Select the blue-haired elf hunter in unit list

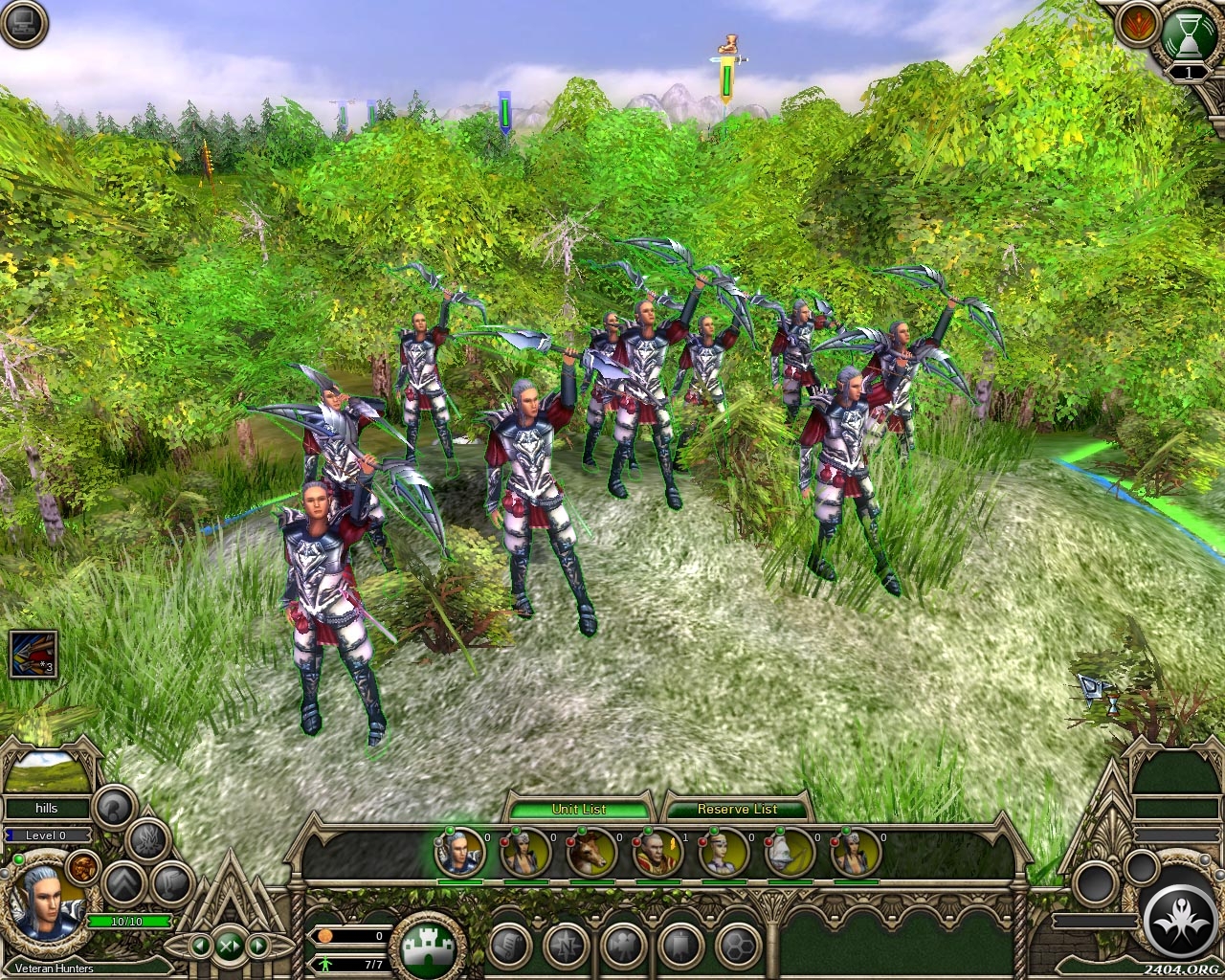click(460, 851)
